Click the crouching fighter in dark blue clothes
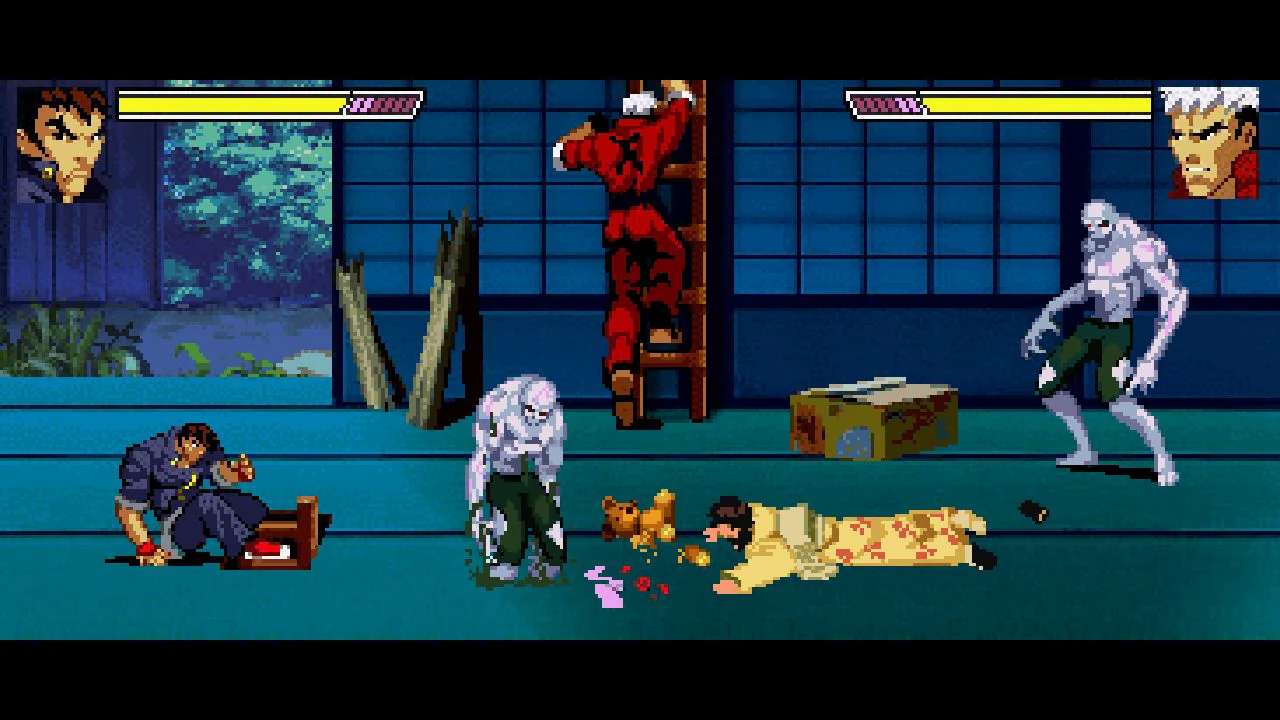Image resolution: width=1280 pixels, height=720 pixels. pyautogui.click(x=190, y=490)
